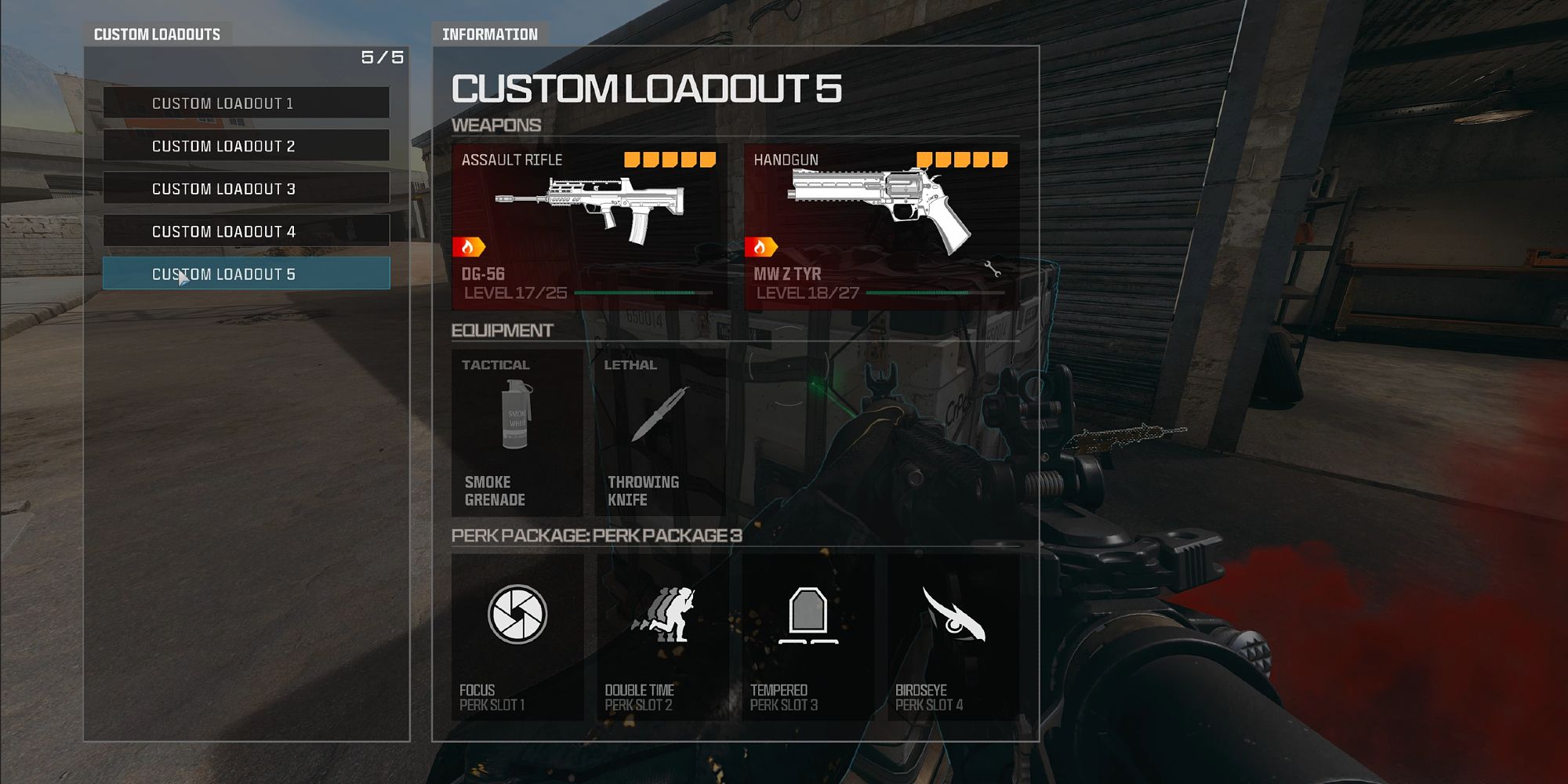Image resolution: width=1568 pixels, height=784 pixels.
Task: Choose the Birdseye perk slot
Action: pos(953,636)
